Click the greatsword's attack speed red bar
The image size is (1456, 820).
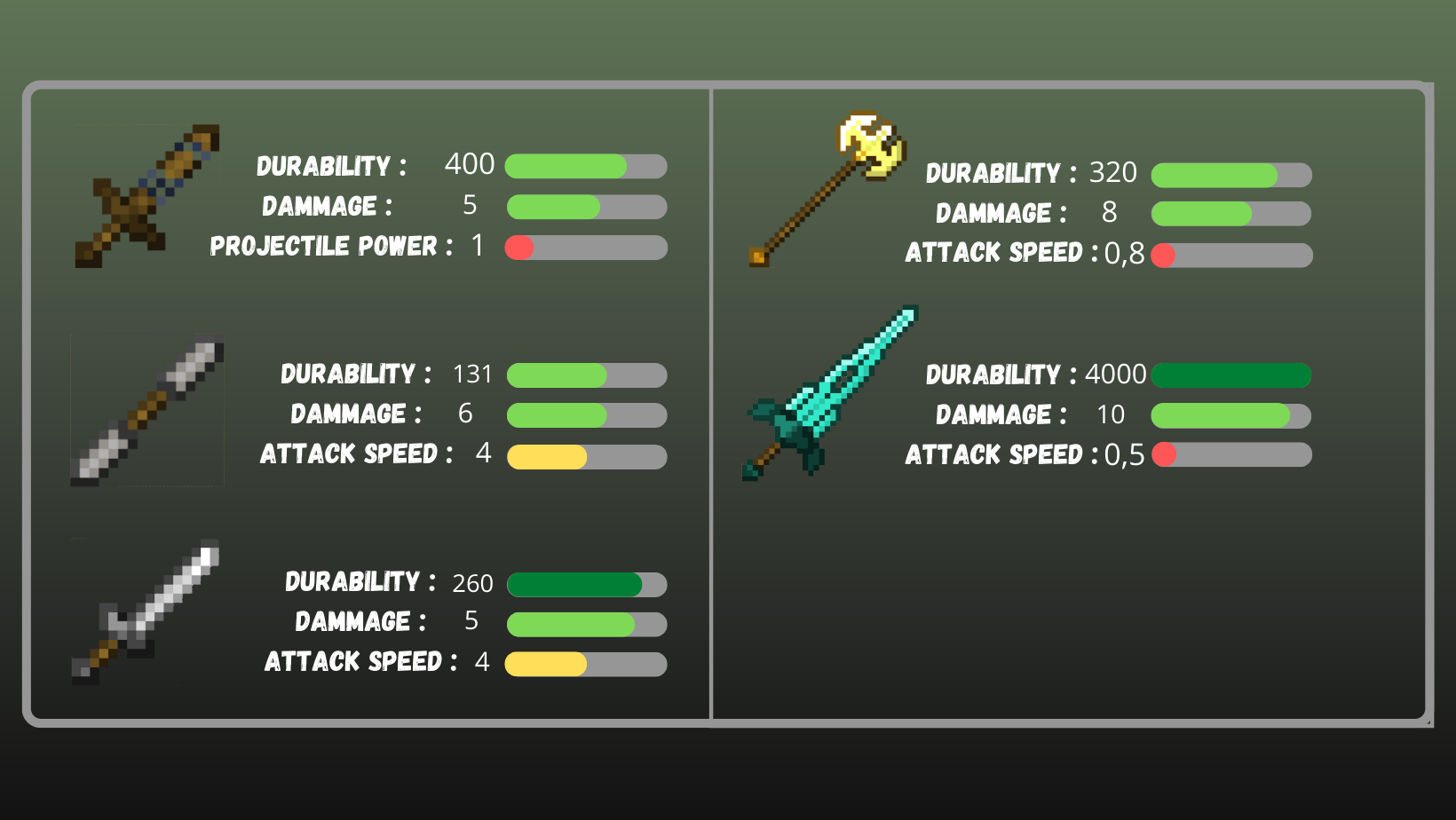click(x=1163, y=454)
